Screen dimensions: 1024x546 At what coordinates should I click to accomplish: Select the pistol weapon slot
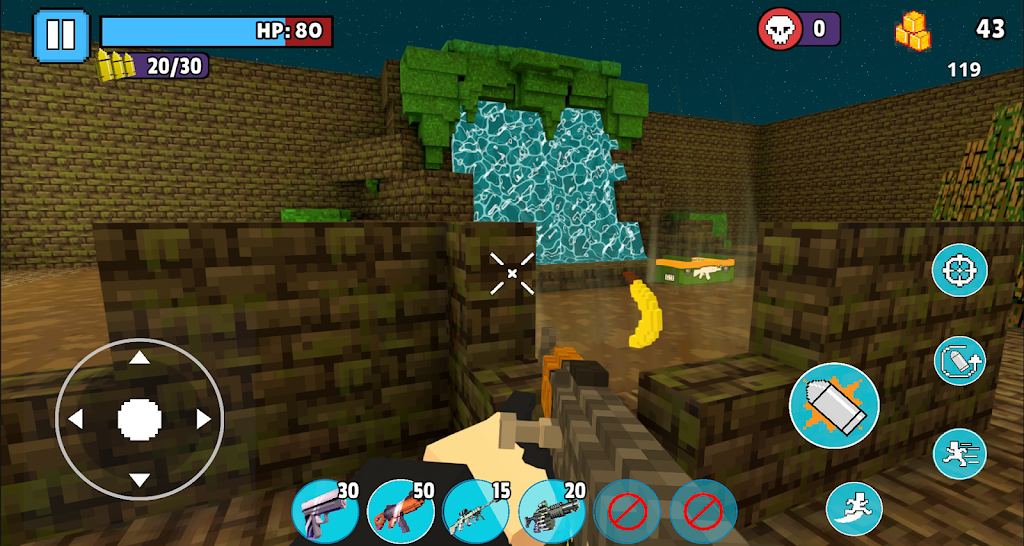pos(325,512)
